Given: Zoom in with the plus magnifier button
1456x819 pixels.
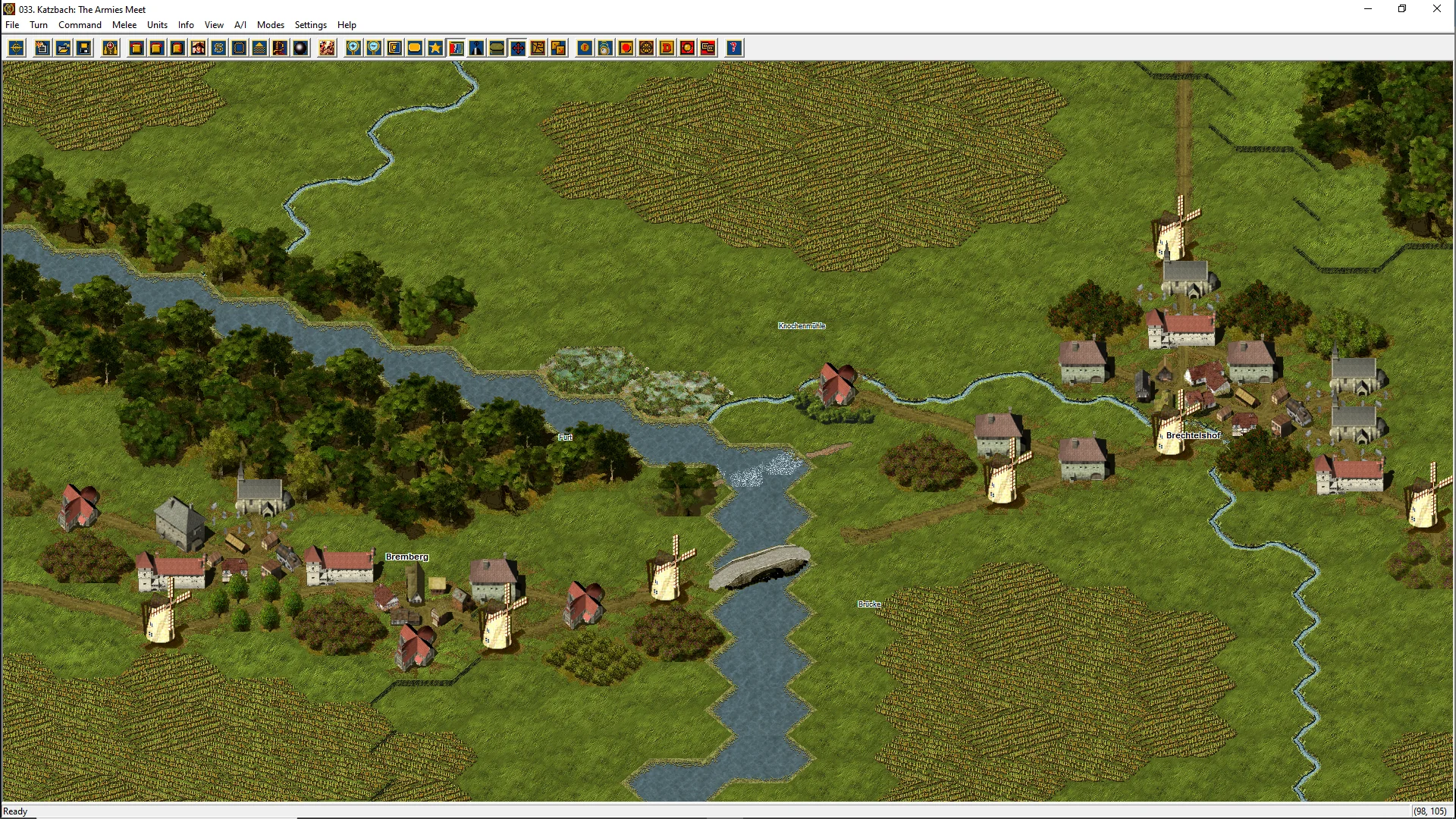Looking at the screenshot, I should [353, 49].
